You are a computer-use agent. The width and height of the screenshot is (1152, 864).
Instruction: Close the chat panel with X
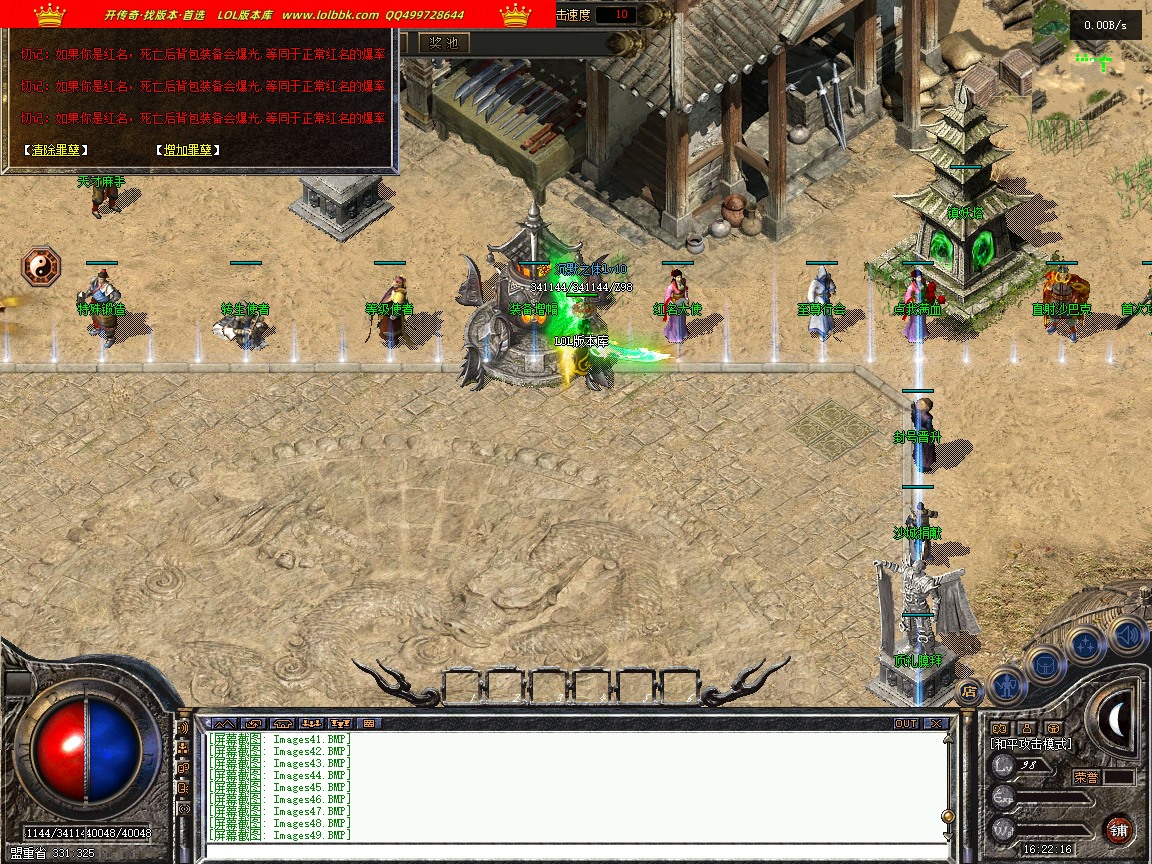click(x=935, y=723)
